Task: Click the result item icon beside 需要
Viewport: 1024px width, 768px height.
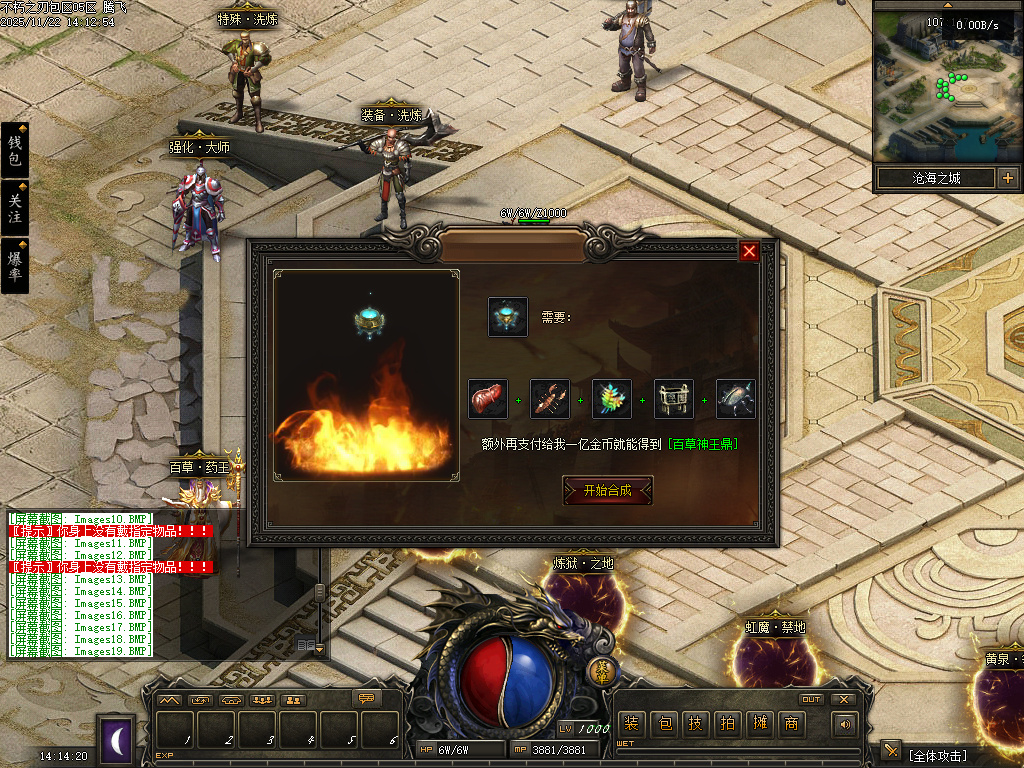Action: click(x=508, y=317)
